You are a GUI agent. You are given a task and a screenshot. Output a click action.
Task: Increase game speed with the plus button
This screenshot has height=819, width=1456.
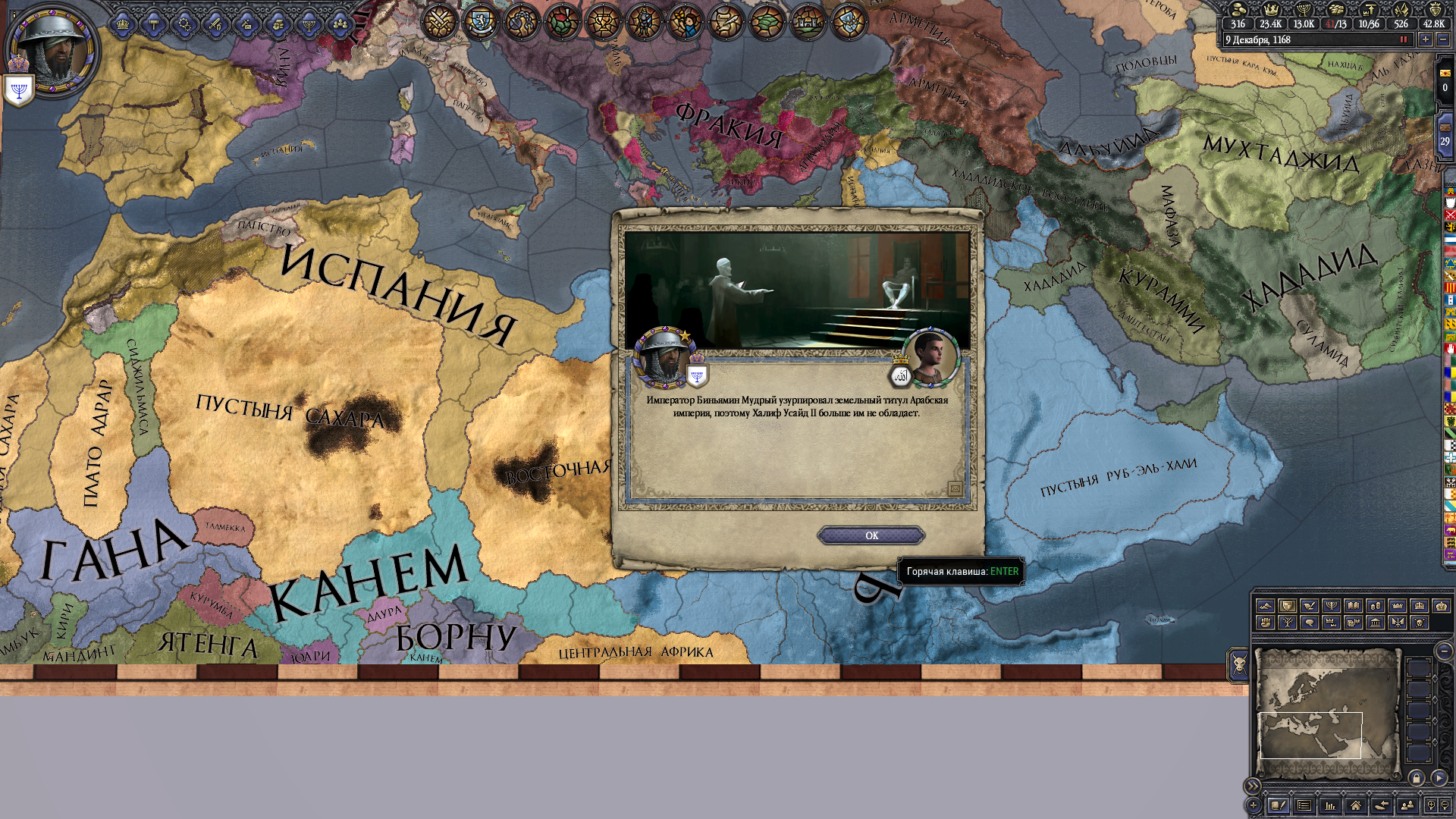point(1426,39)
